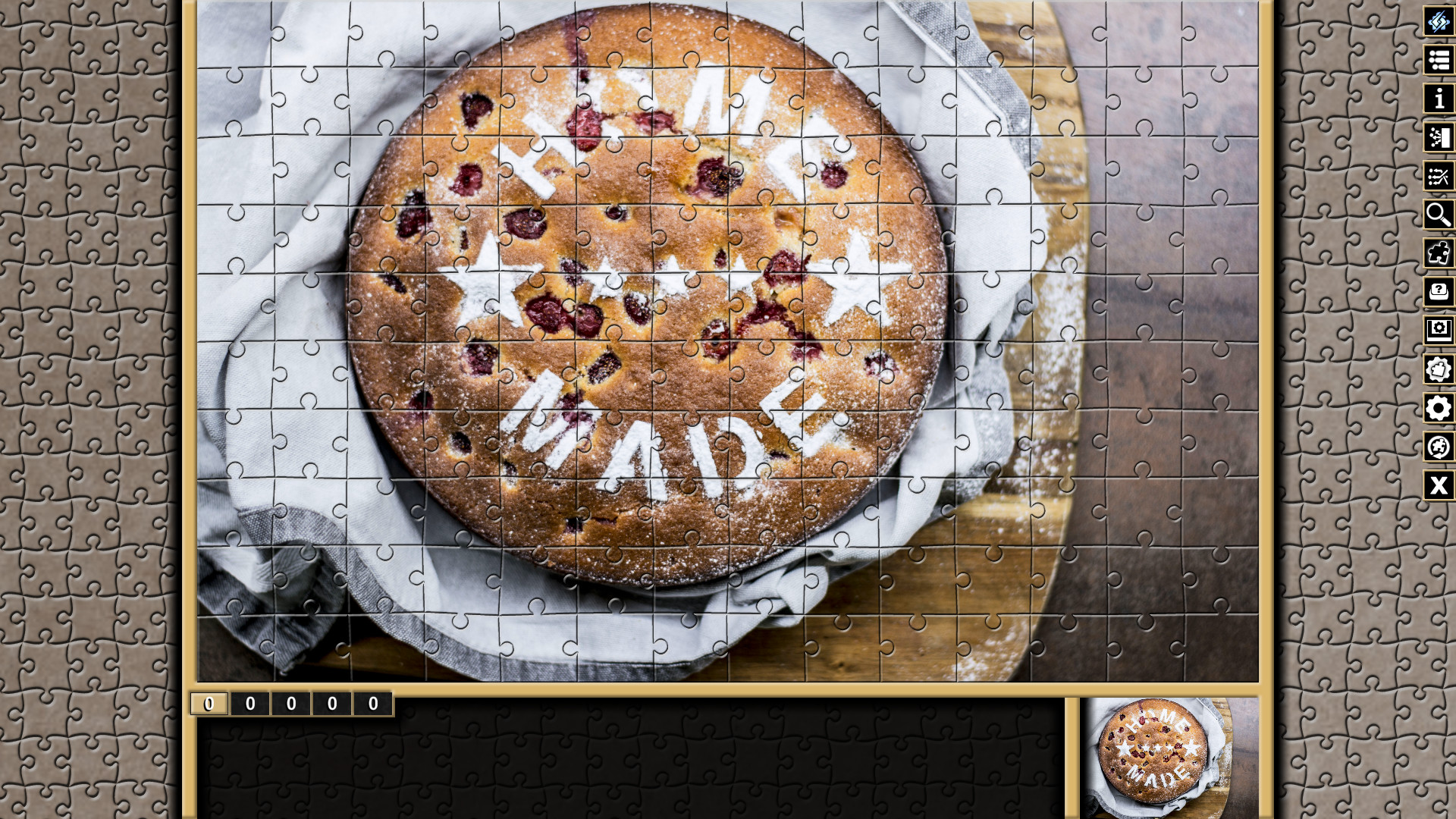View the puzzle information panel

(1439, 99)
